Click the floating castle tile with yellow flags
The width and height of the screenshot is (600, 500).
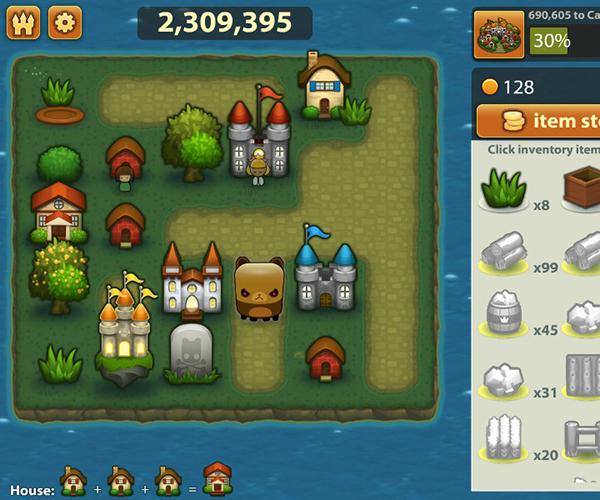125,330
